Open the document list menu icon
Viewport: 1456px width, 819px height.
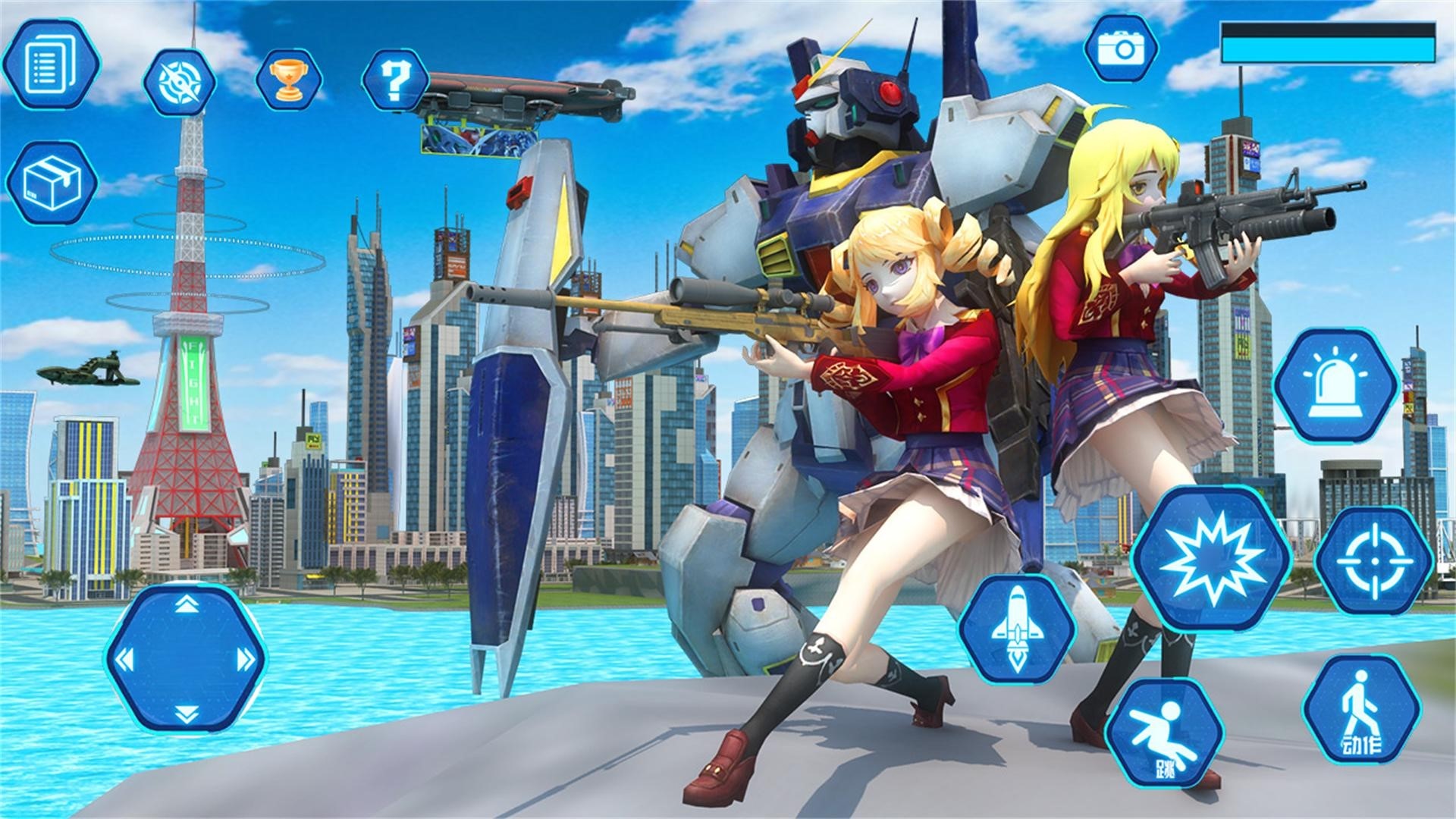click(x=51, y=64)
